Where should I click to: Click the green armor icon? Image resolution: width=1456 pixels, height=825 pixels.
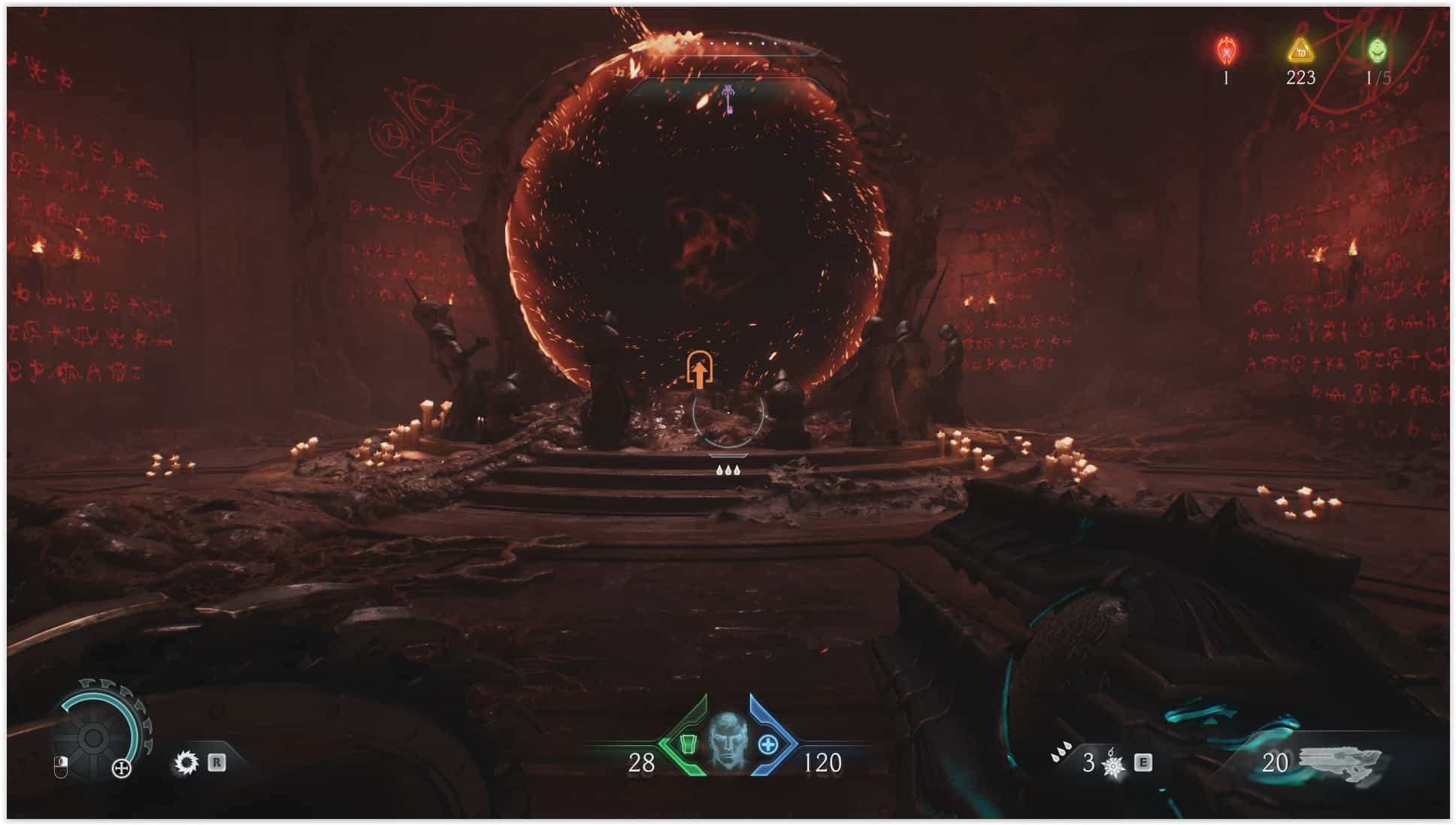point(687,745)
